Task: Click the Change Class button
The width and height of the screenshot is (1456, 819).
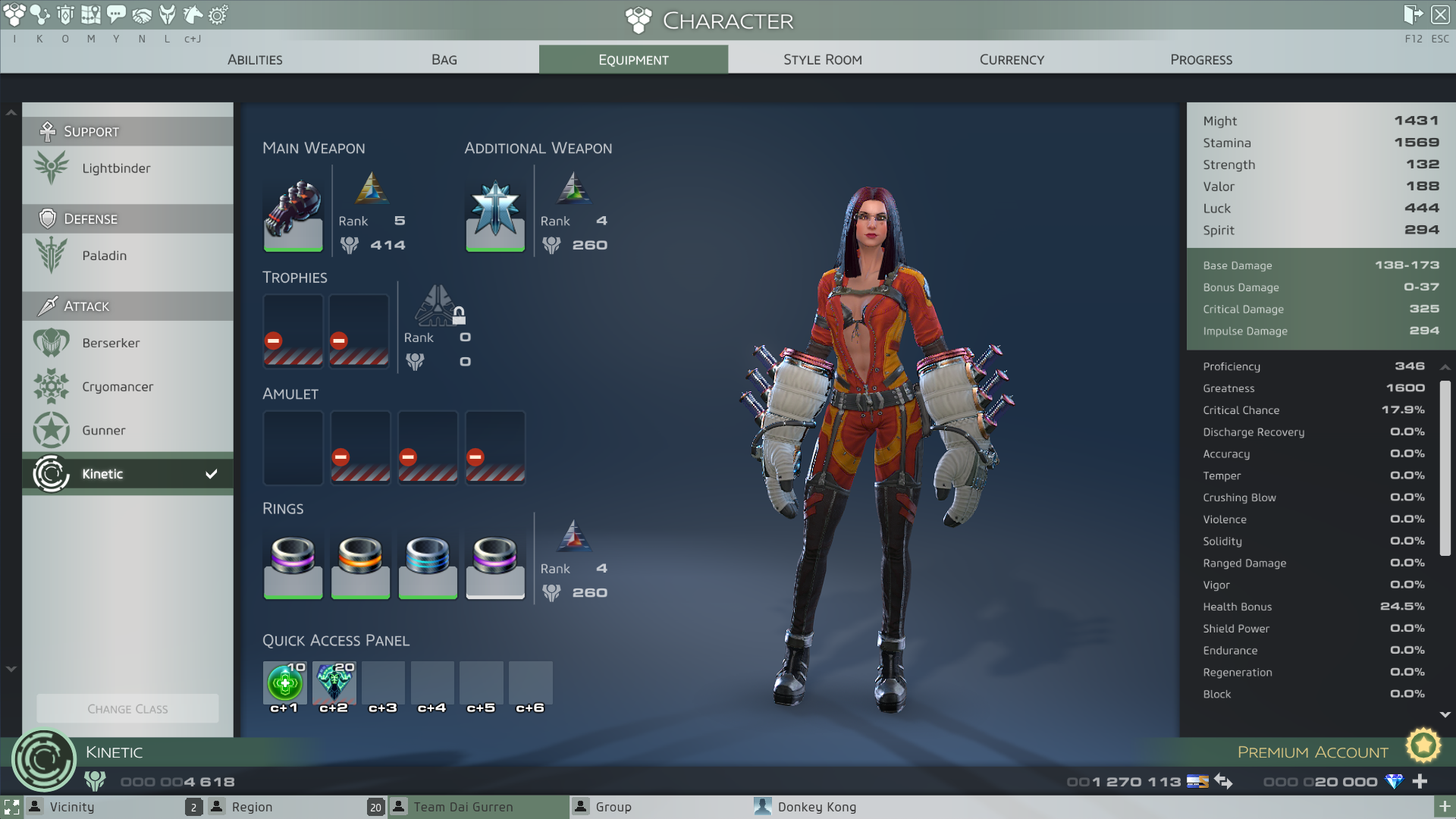Action: (x=127, y=709)
